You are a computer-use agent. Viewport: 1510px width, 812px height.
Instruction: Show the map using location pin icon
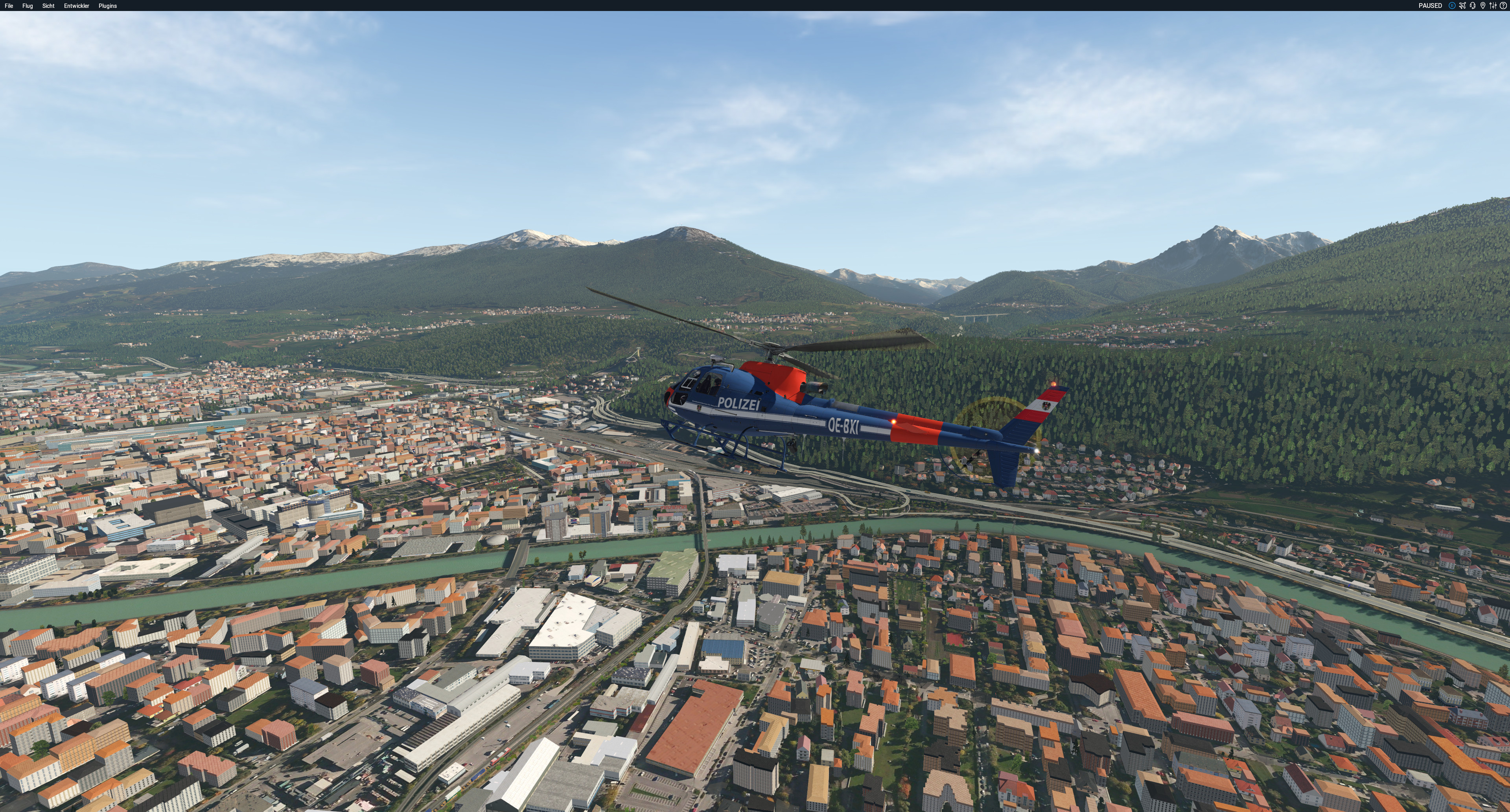(x=1483, y=6)
